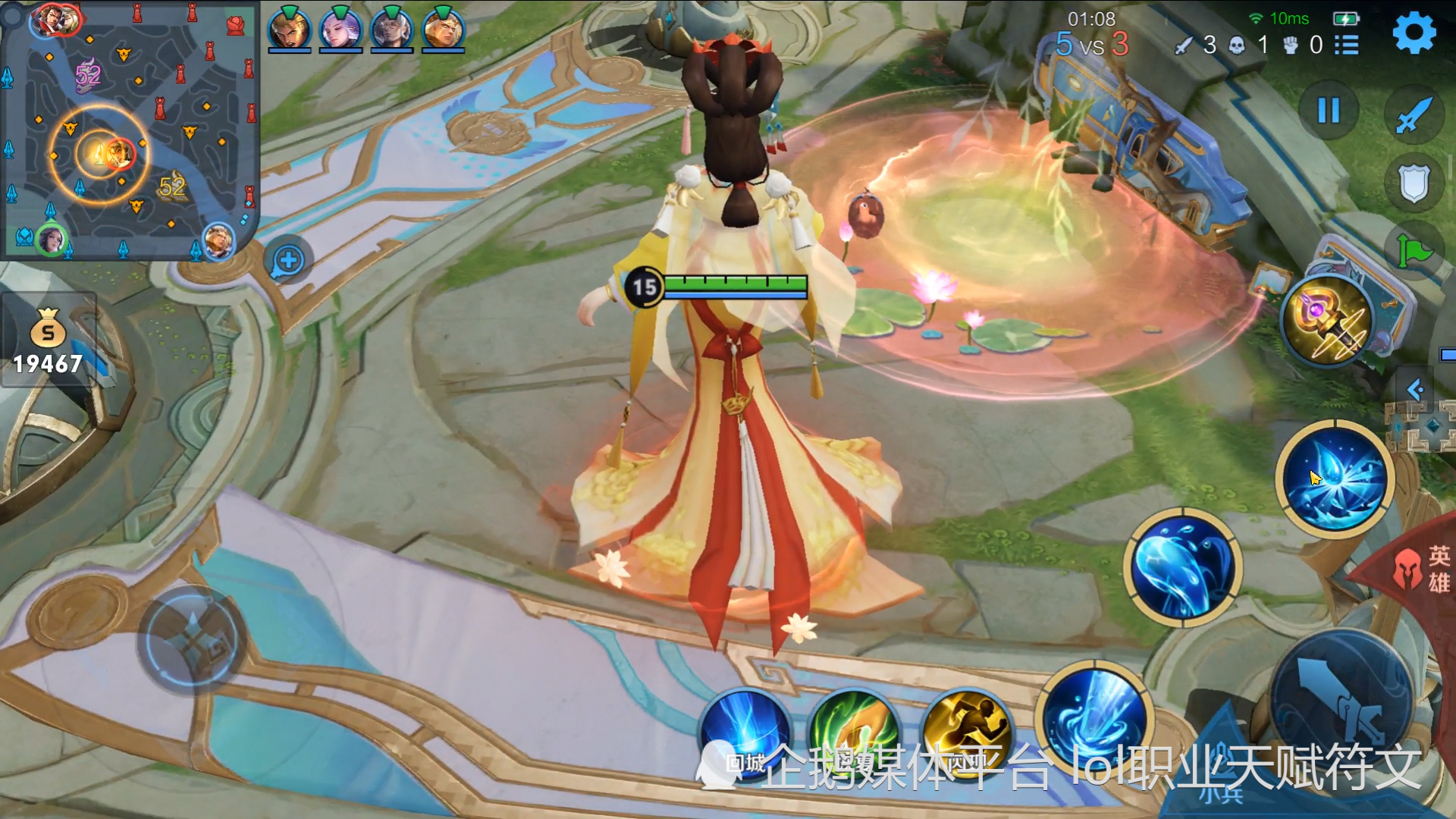Send the defend signal with the shield icon
Viewport: 1456px width, 819px height.
click(x=1414, y=184)
